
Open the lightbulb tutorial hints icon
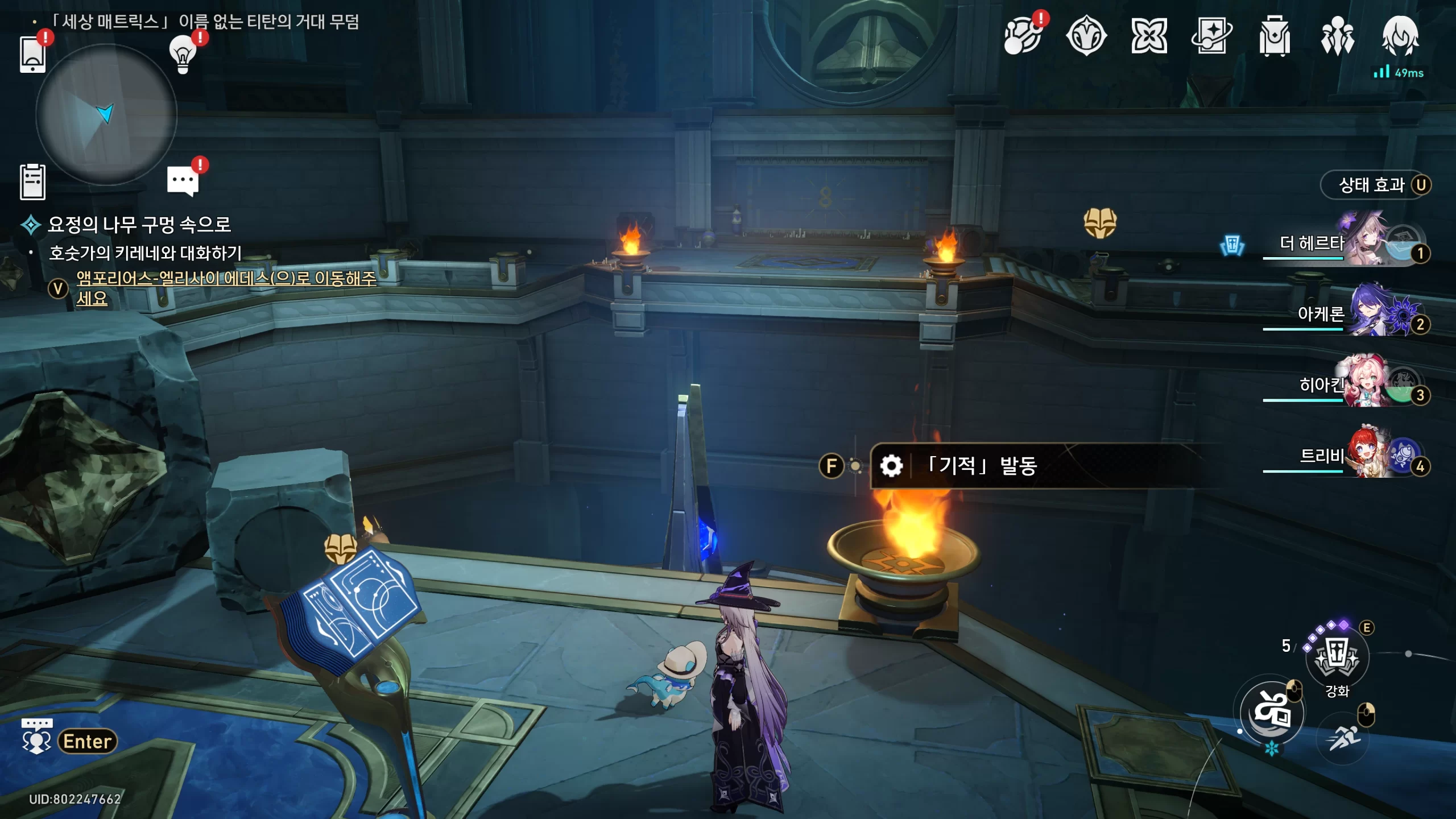(183, 54)
